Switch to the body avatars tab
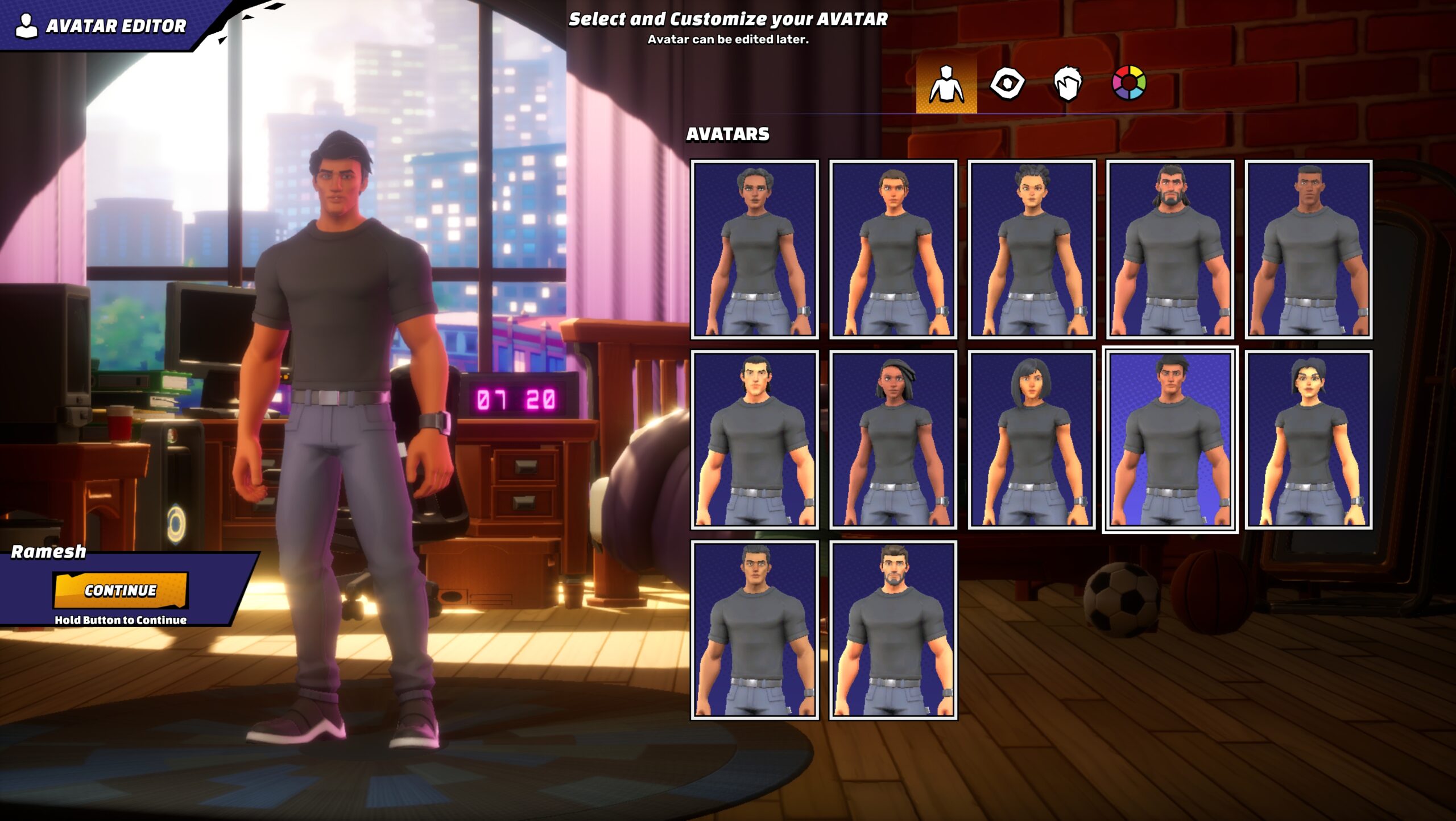The height and width of the screenshot is (821, 1456). tap(946, 84)
